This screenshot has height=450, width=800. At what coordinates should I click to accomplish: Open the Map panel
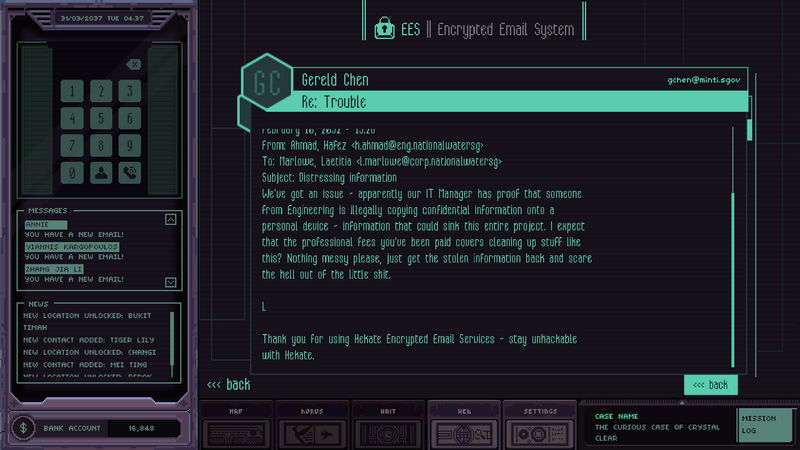coord(234,426)
